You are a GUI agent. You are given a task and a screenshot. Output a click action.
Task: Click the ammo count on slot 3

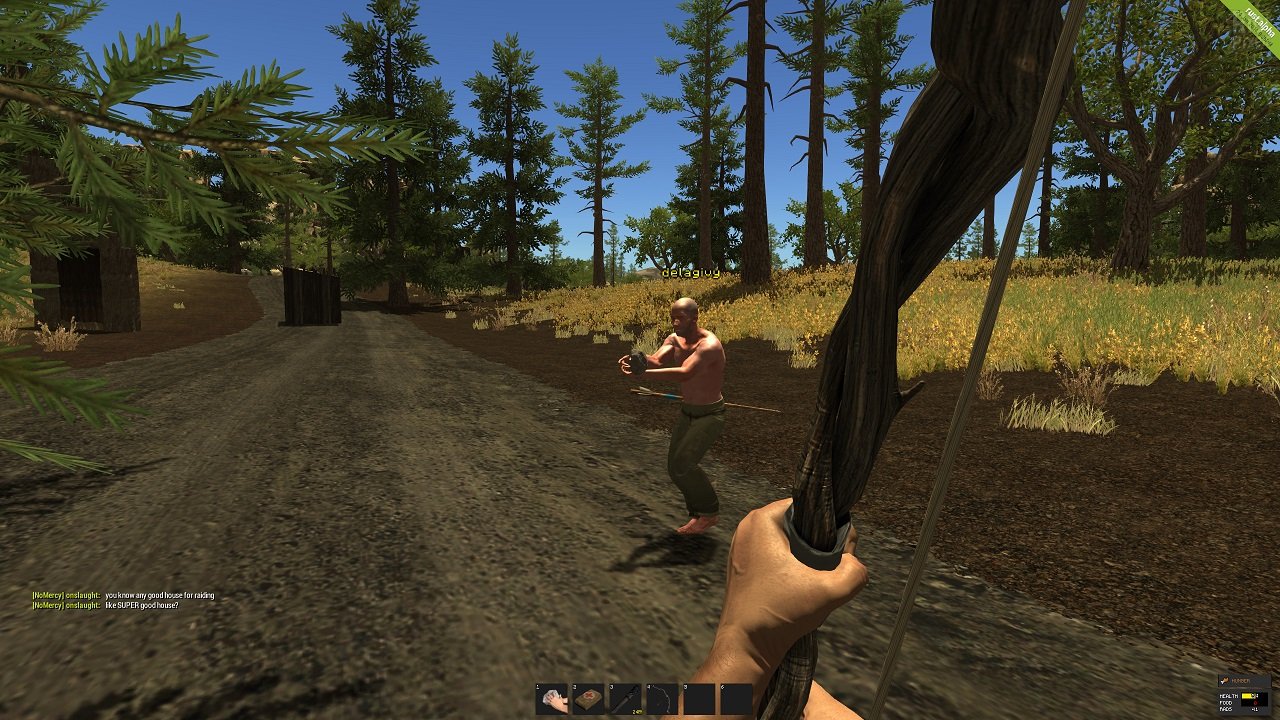[638, 712]
